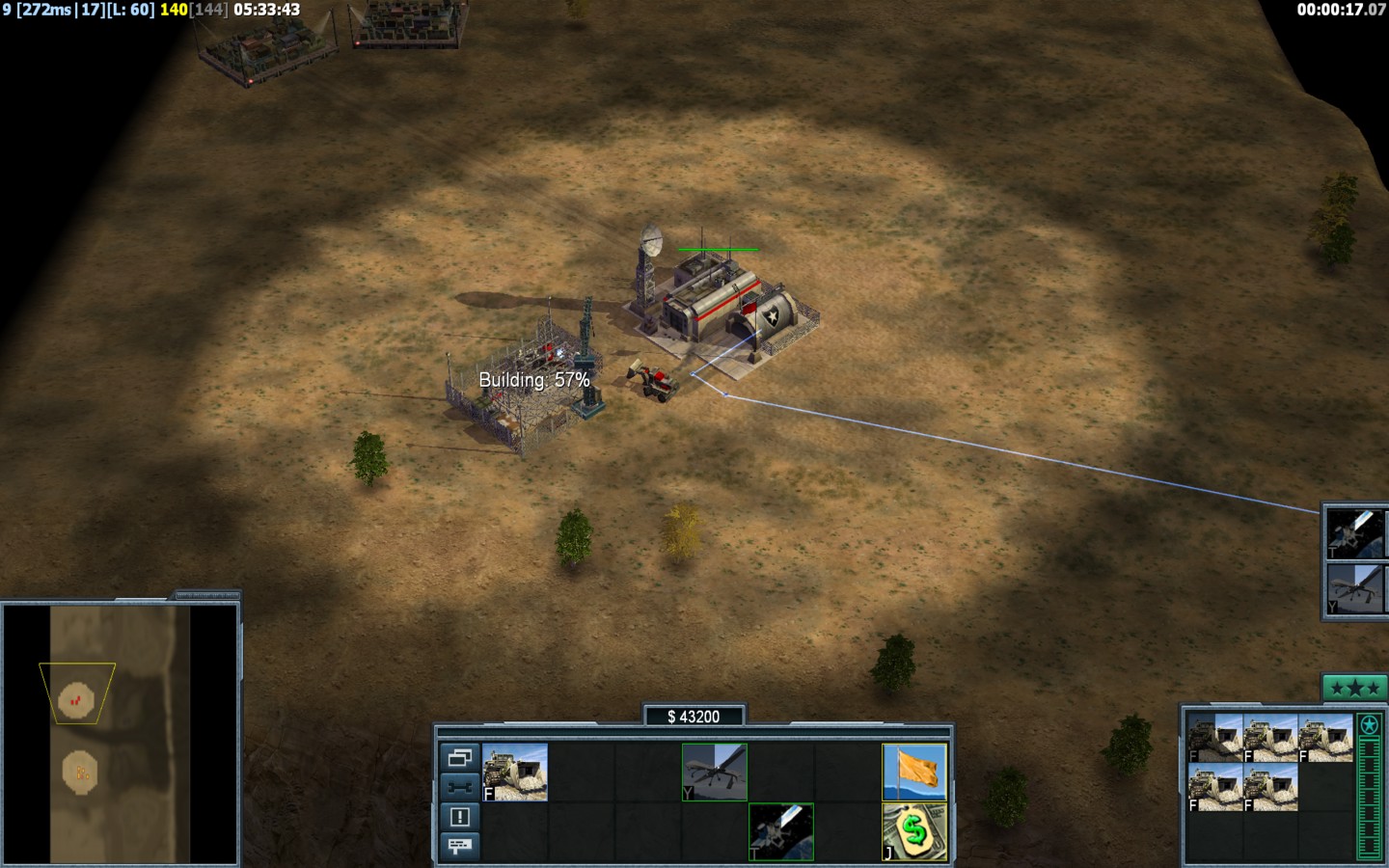Open the chat message button
1389x868 pixels.
tap(459, 846)
